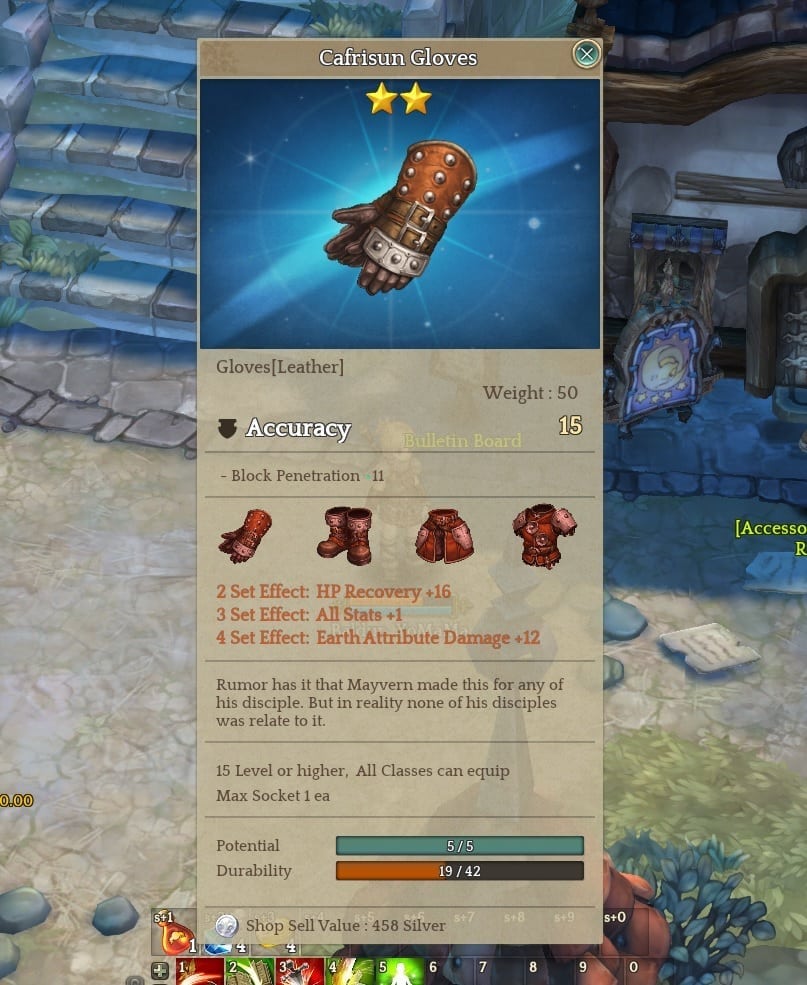Activate the red skill in hotbar slot 3
Image resolution: width=807 pixels, height=985 pixels.
point(300,970)
